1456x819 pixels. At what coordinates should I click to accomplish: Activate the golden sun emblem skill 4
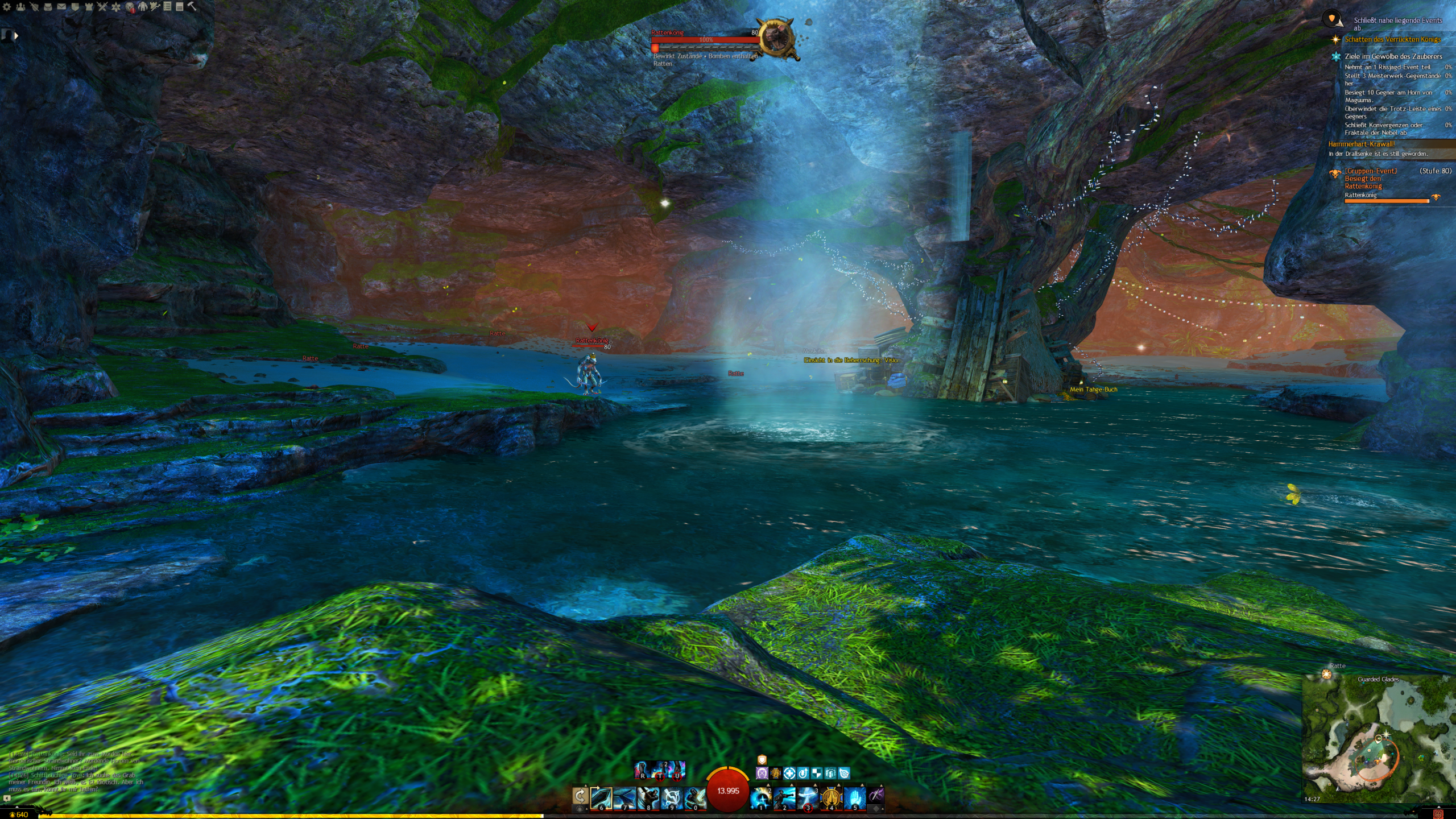(831, 798)
